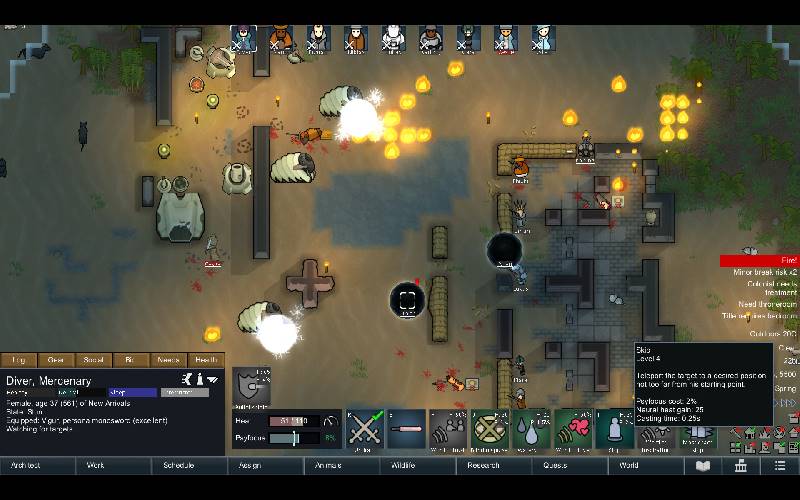Show Diver's Social tab
The height and width of the screenshot is (500, 800).
click(x=94, y=360)
